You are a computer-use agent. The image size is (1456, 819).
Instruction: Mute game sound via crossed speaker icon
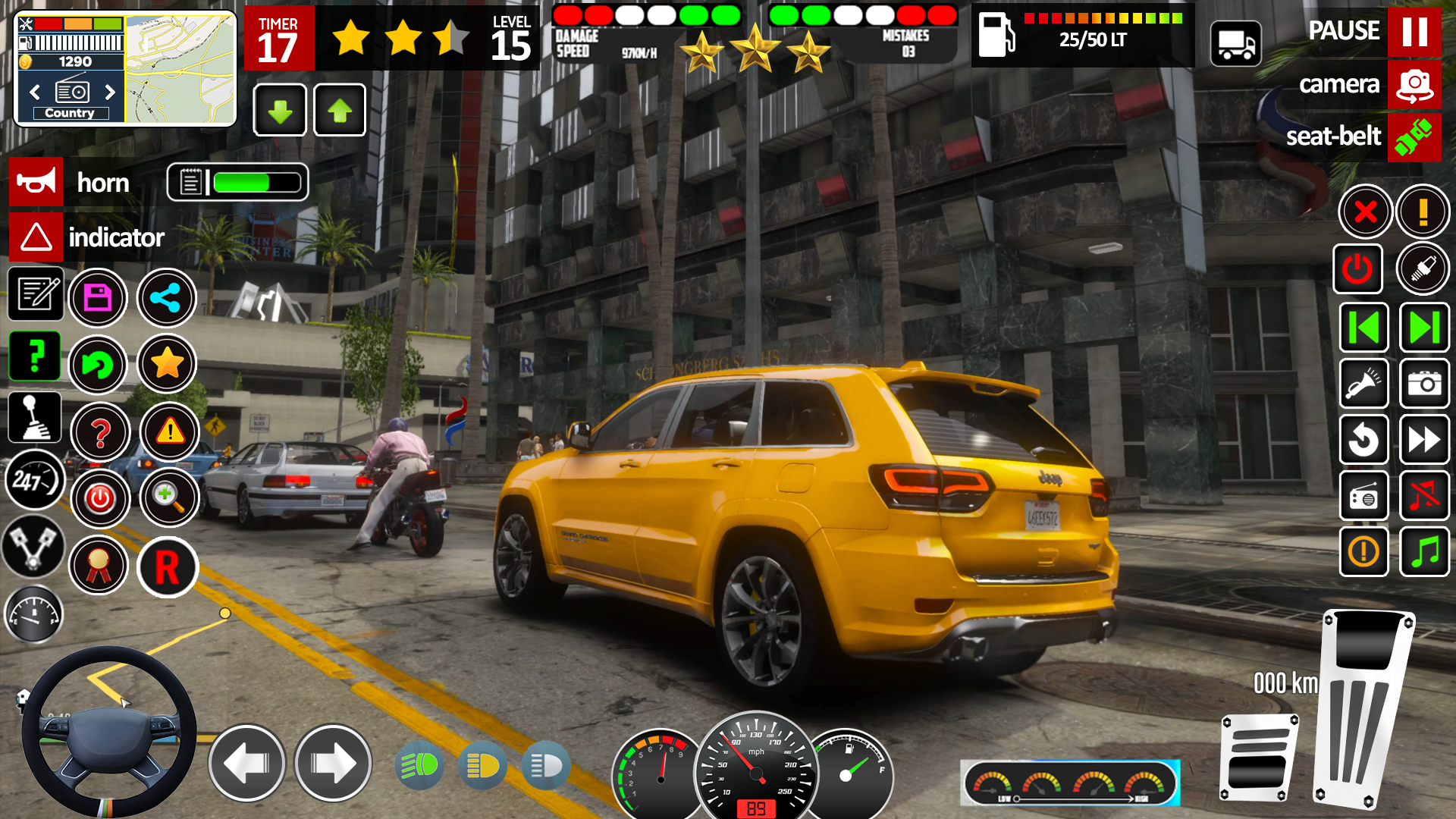point(1424,496)
